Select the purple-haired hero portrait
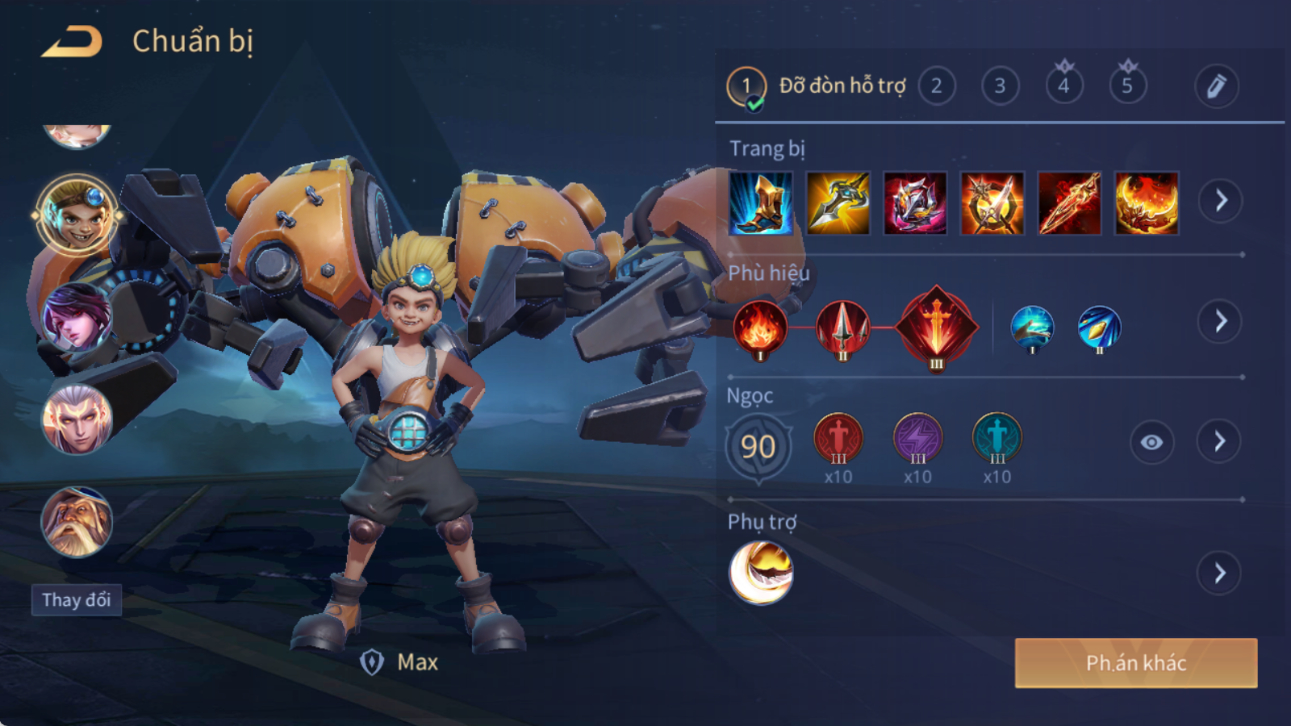 pyautogui.click(x=76, y=317)
